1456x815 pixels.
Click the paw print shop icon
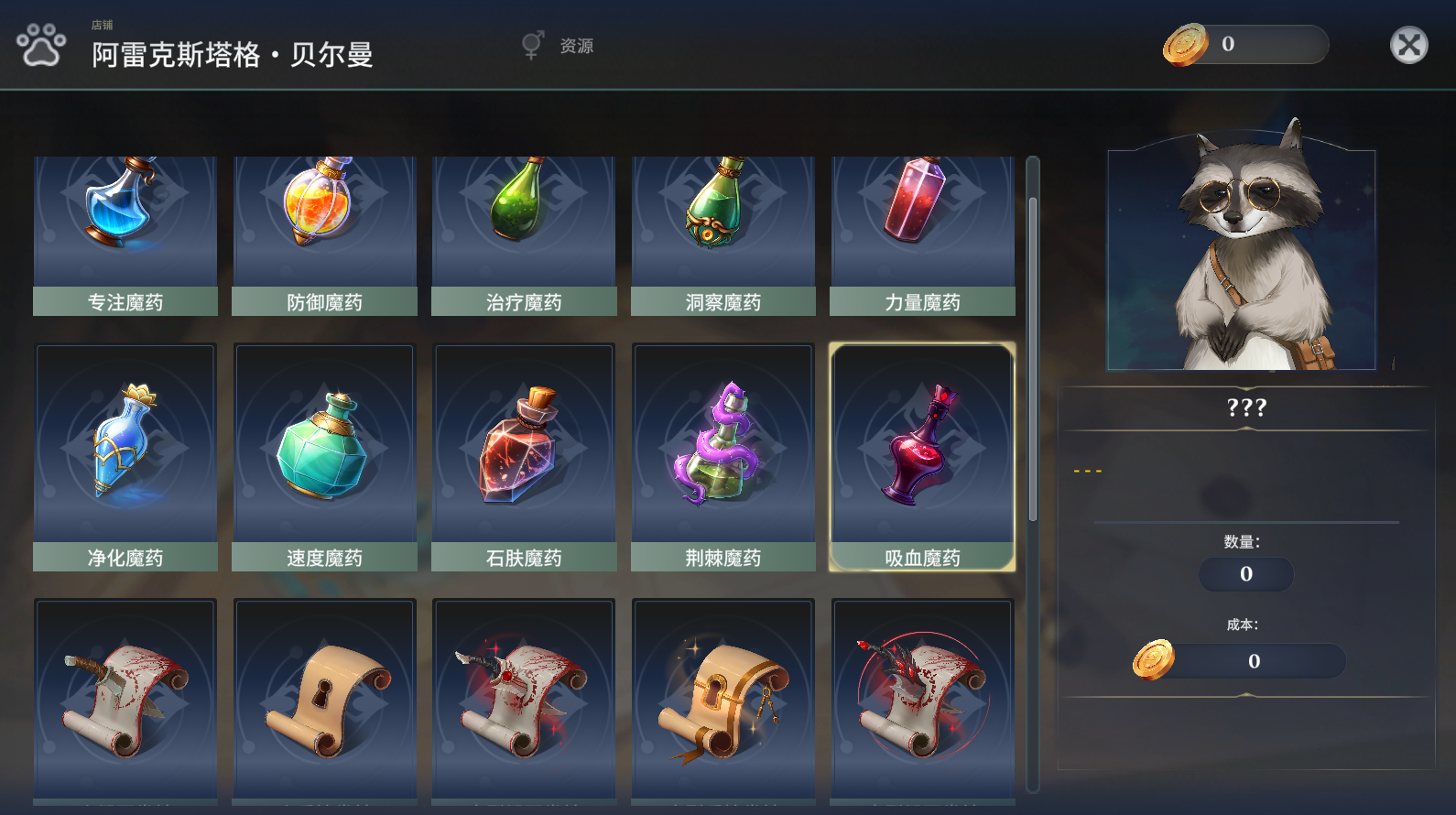pos(41,45)
